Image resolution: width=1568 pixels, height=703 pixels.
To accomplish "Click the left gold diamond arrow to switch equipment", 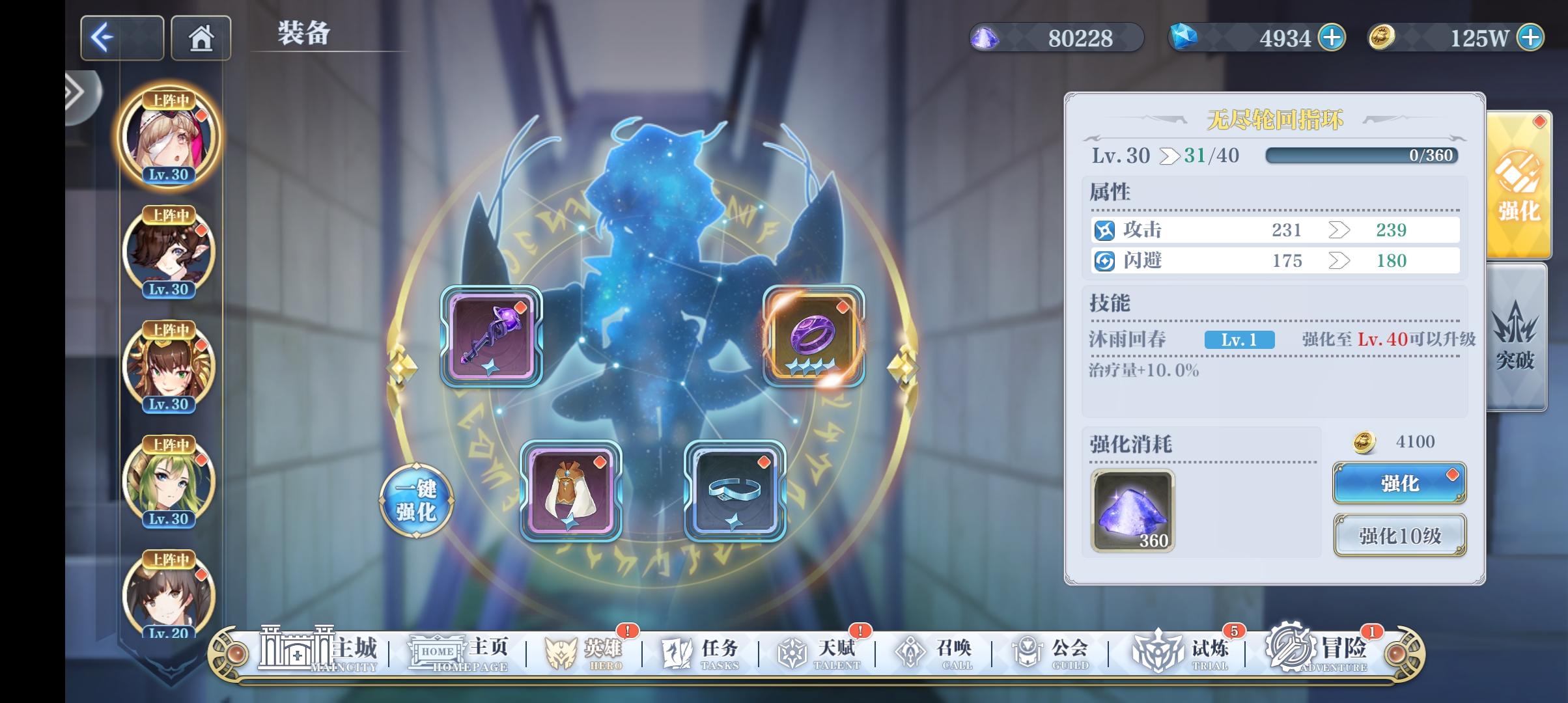I will click(x=402, y=366).
